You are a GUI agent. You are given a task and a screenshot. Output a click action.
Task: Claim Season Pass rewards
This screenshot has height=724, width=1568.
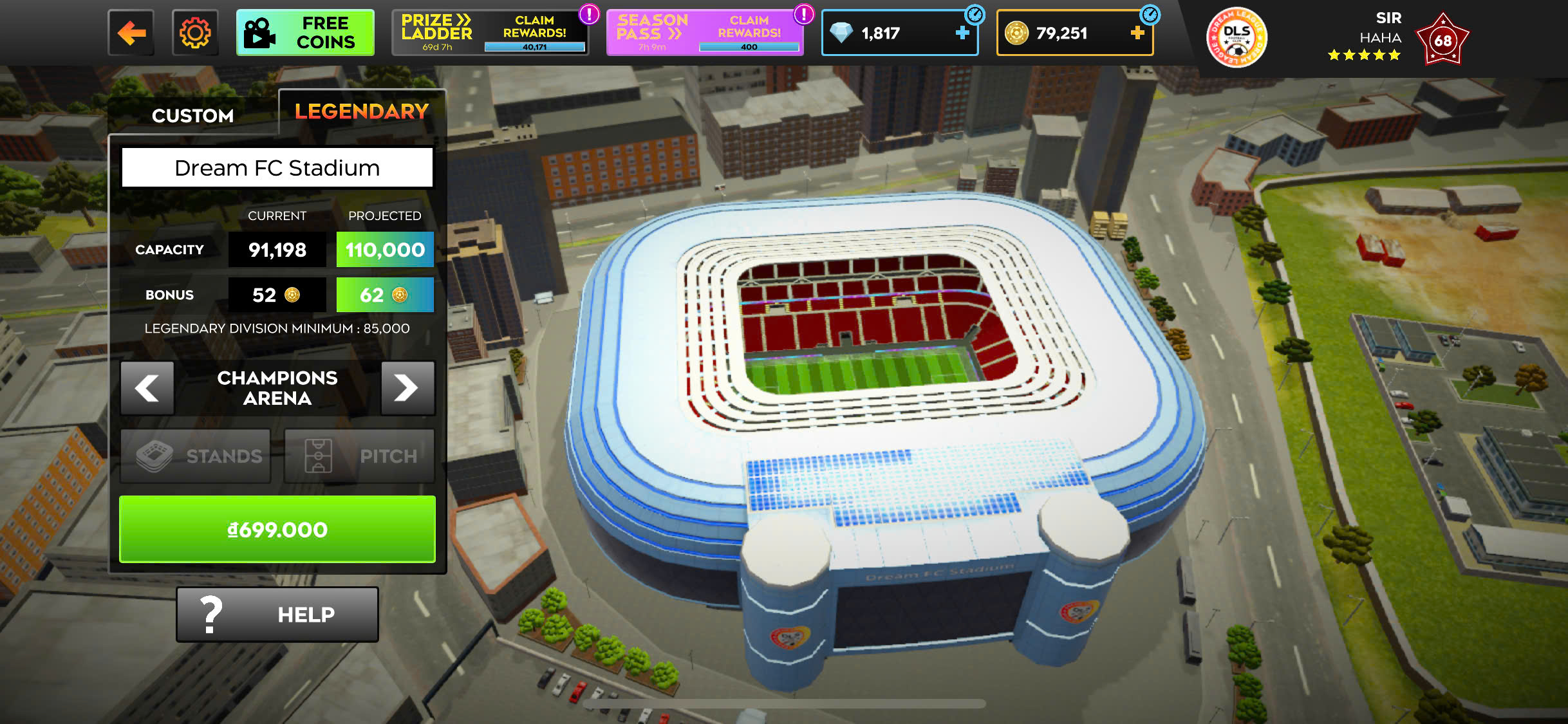705,33
